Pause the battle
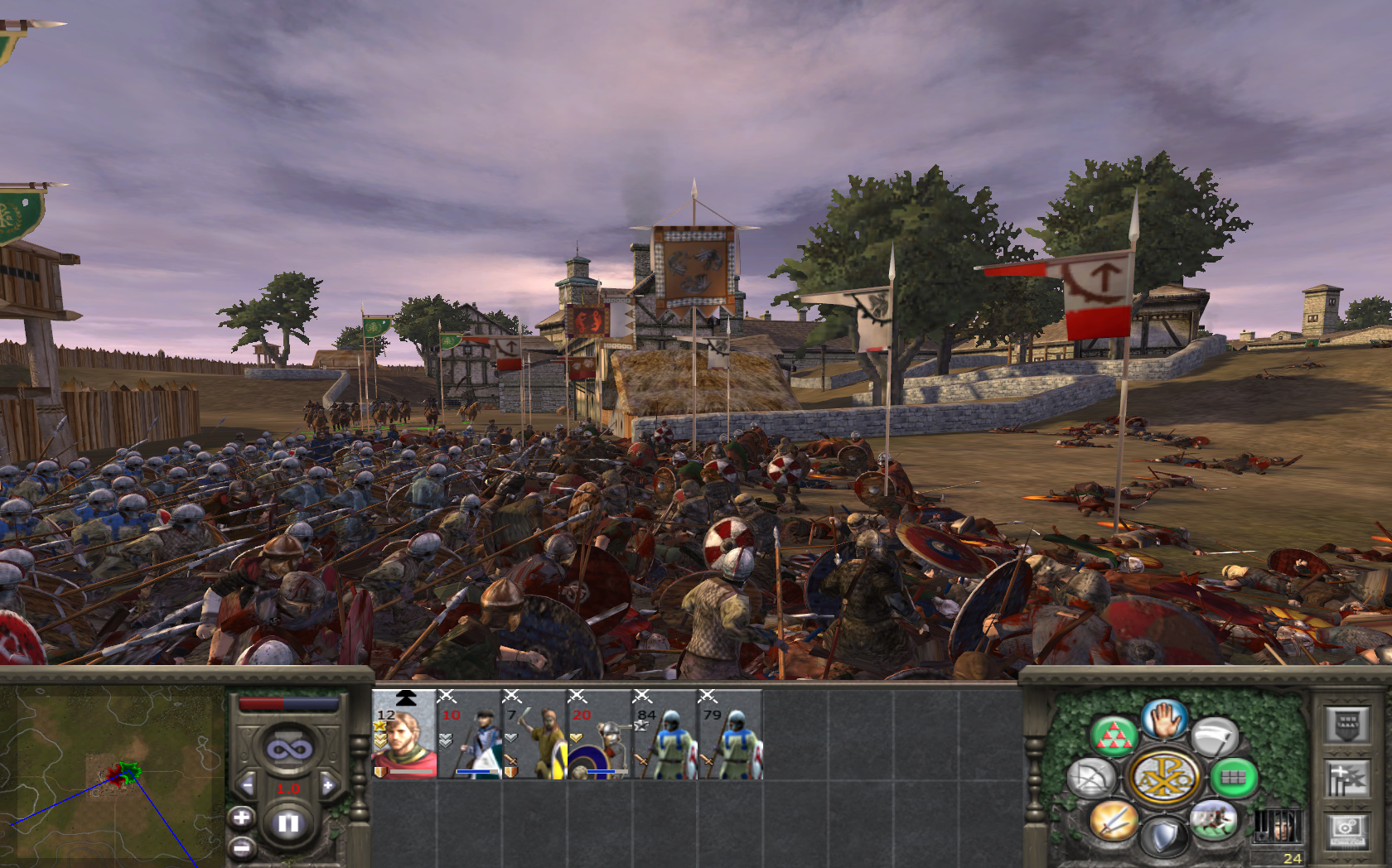The height and width of the screenshot is (868, 1392). (288, 823)
